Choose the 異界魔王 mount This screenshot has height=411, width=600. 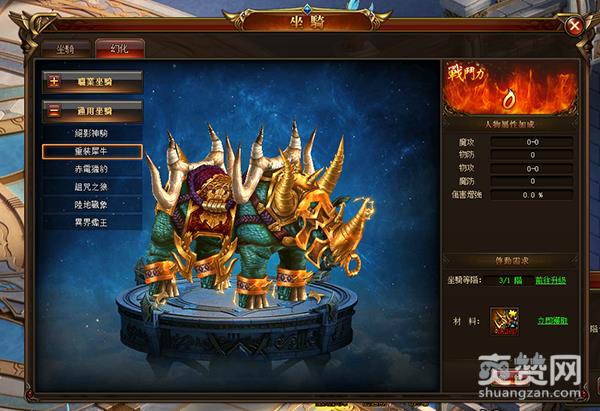pyautogui.click(x=92, y=221)
